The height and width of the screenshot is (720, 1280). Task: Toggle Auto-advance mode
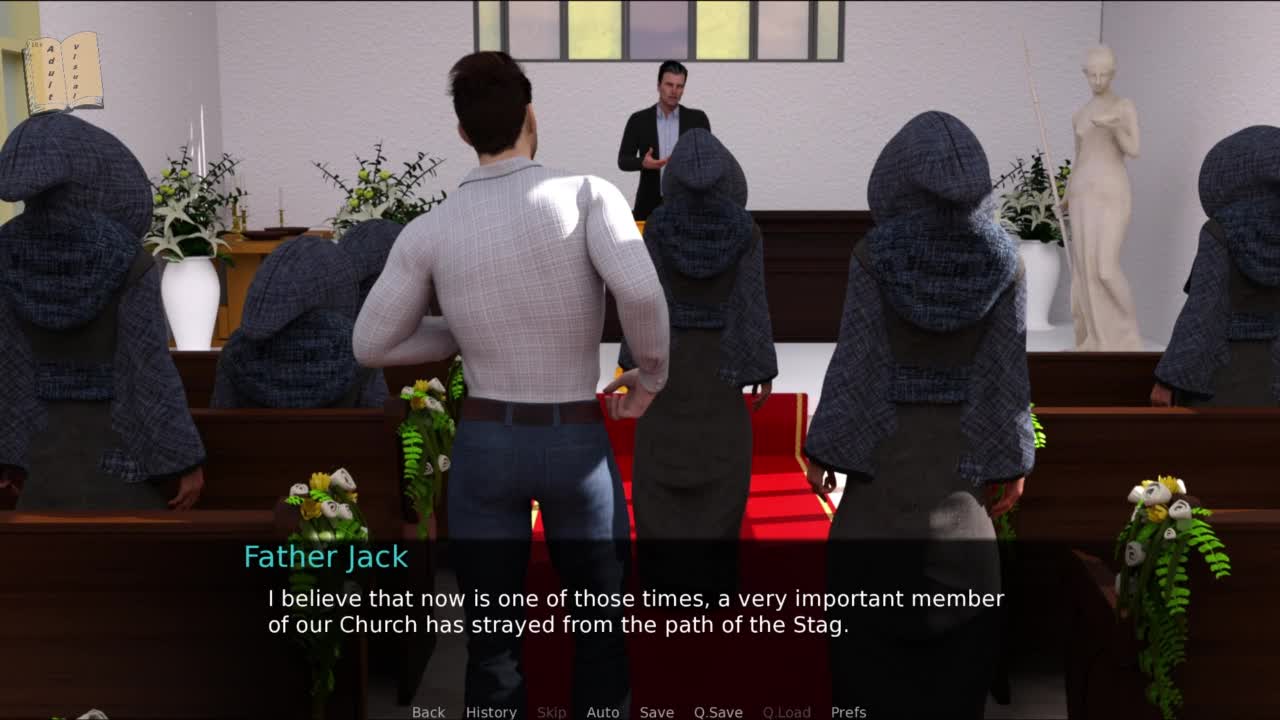click(602, 712)
